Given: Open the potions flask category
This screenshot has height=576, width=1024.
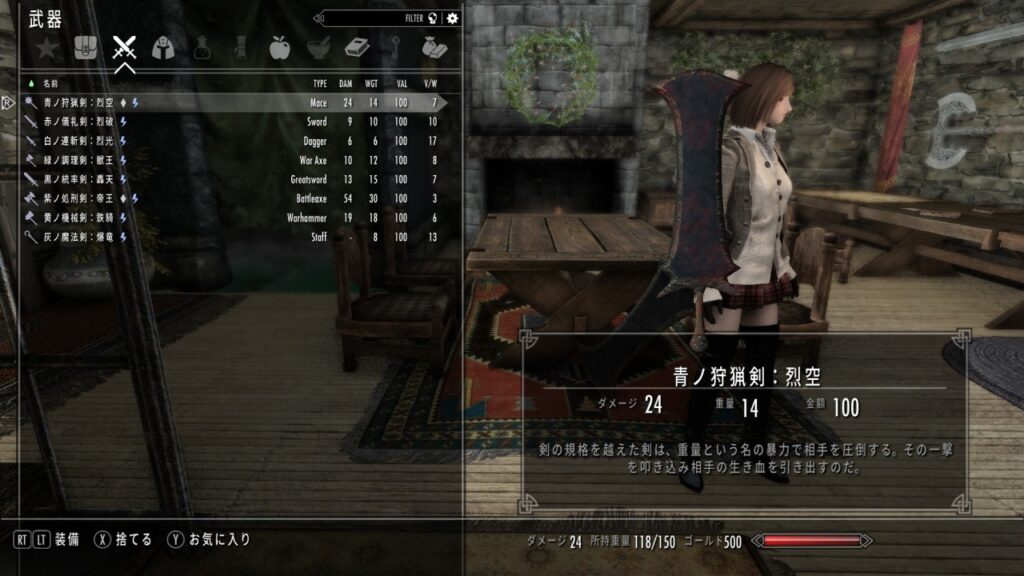Looking at the screenshot, I should tap(201, 47).
